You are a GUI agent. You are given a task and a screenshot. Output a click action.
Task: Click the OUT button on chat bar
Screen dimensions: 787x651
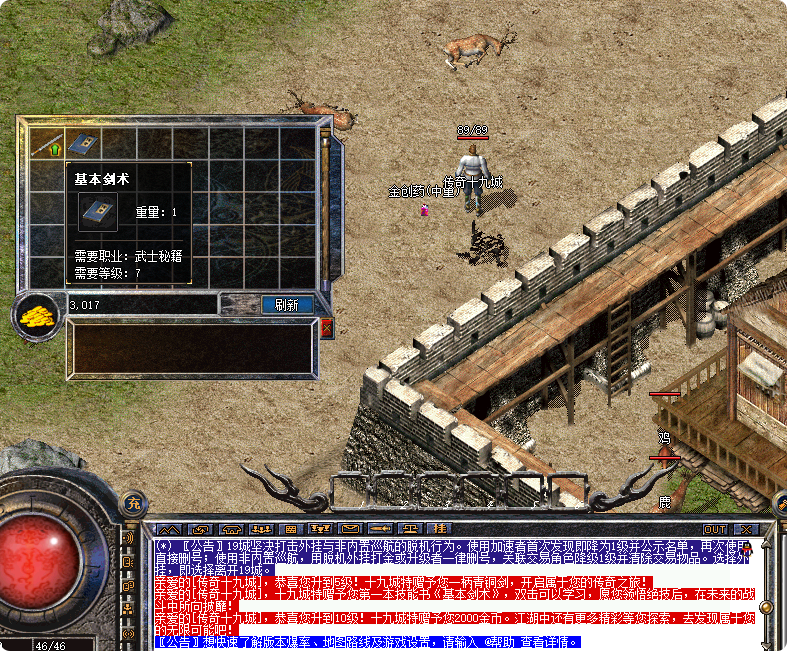click(x=715, y=529)
